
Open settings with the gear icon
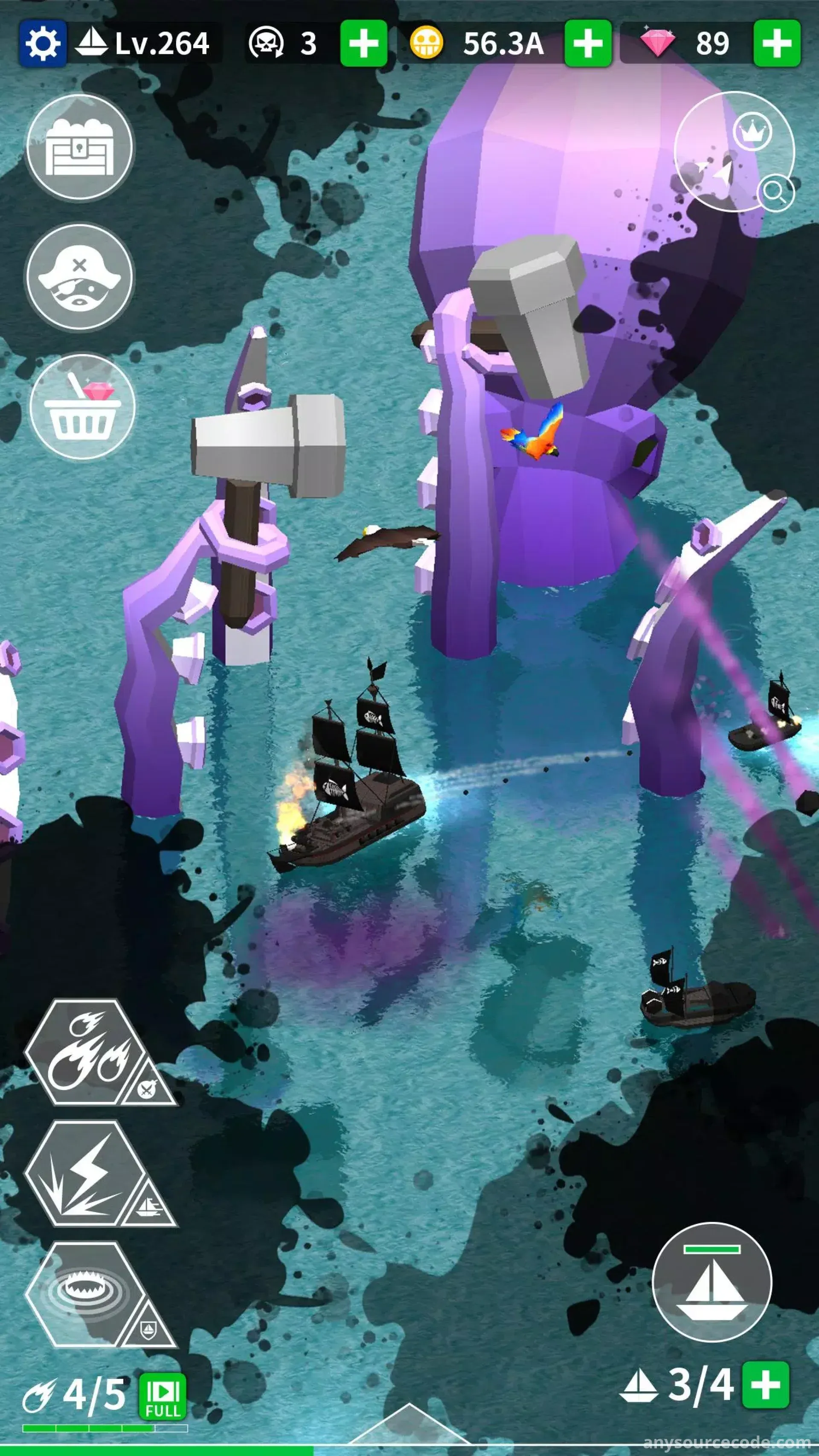(x=42, y=44)
